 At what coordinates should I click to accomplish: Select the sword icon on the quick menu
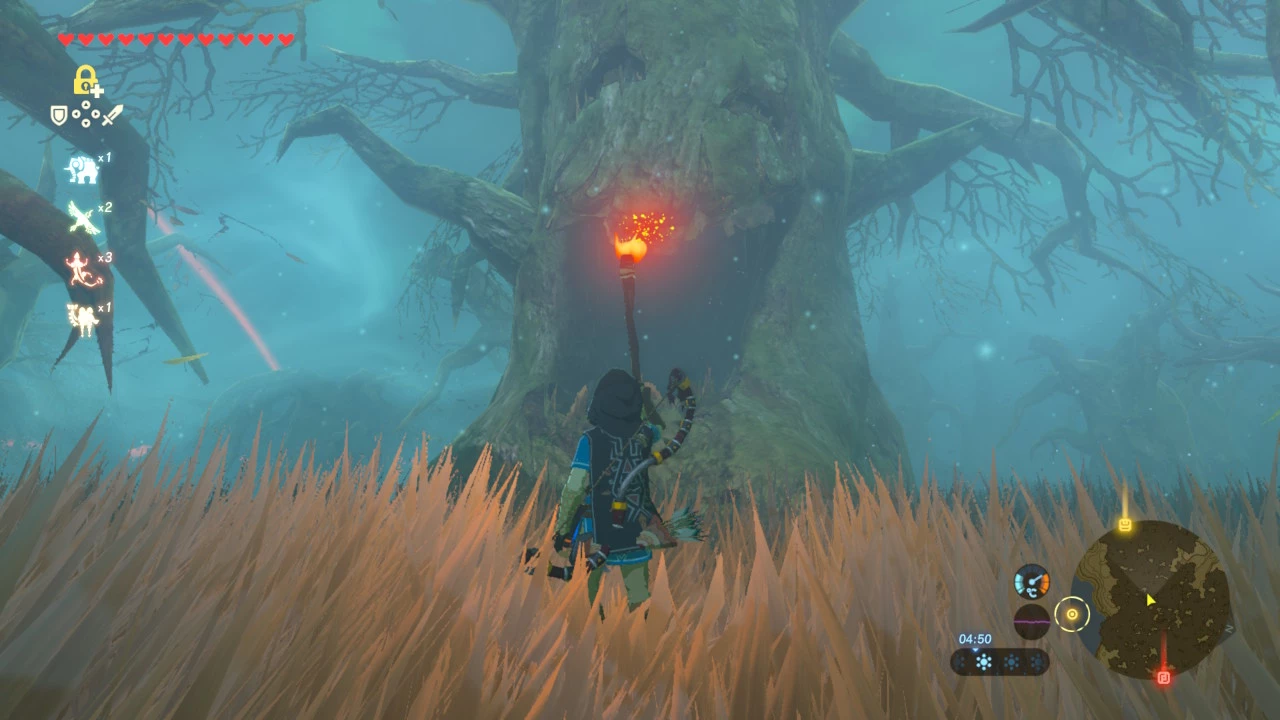(x=111, y=116)
